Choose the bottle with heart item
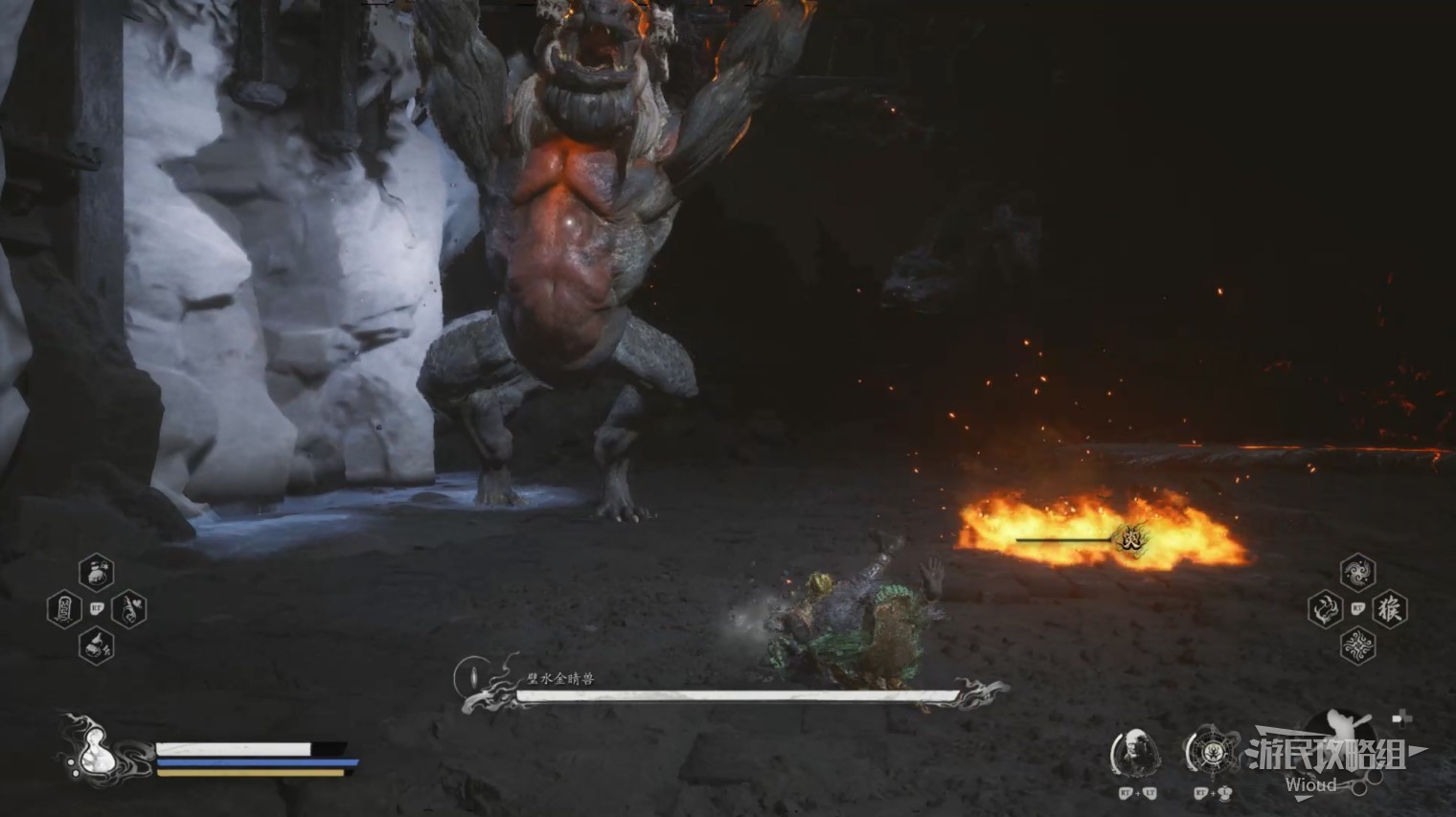Image resolution: width=1456 pixels, height=817 pixels. point(129,609)
